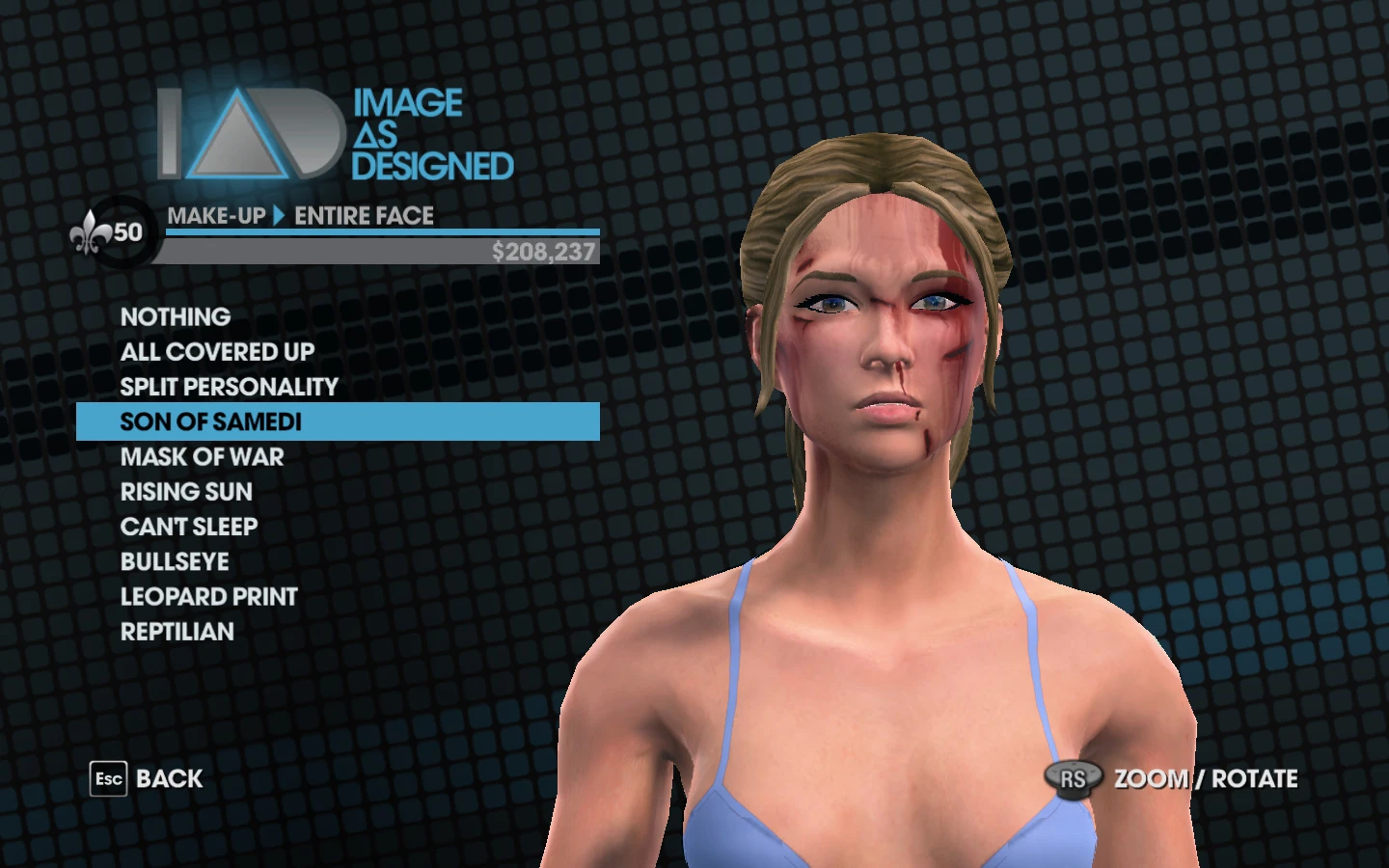
Task: Select the Son of Samedi makeup style
Action: pyautogui.click(x=209, y=421)
